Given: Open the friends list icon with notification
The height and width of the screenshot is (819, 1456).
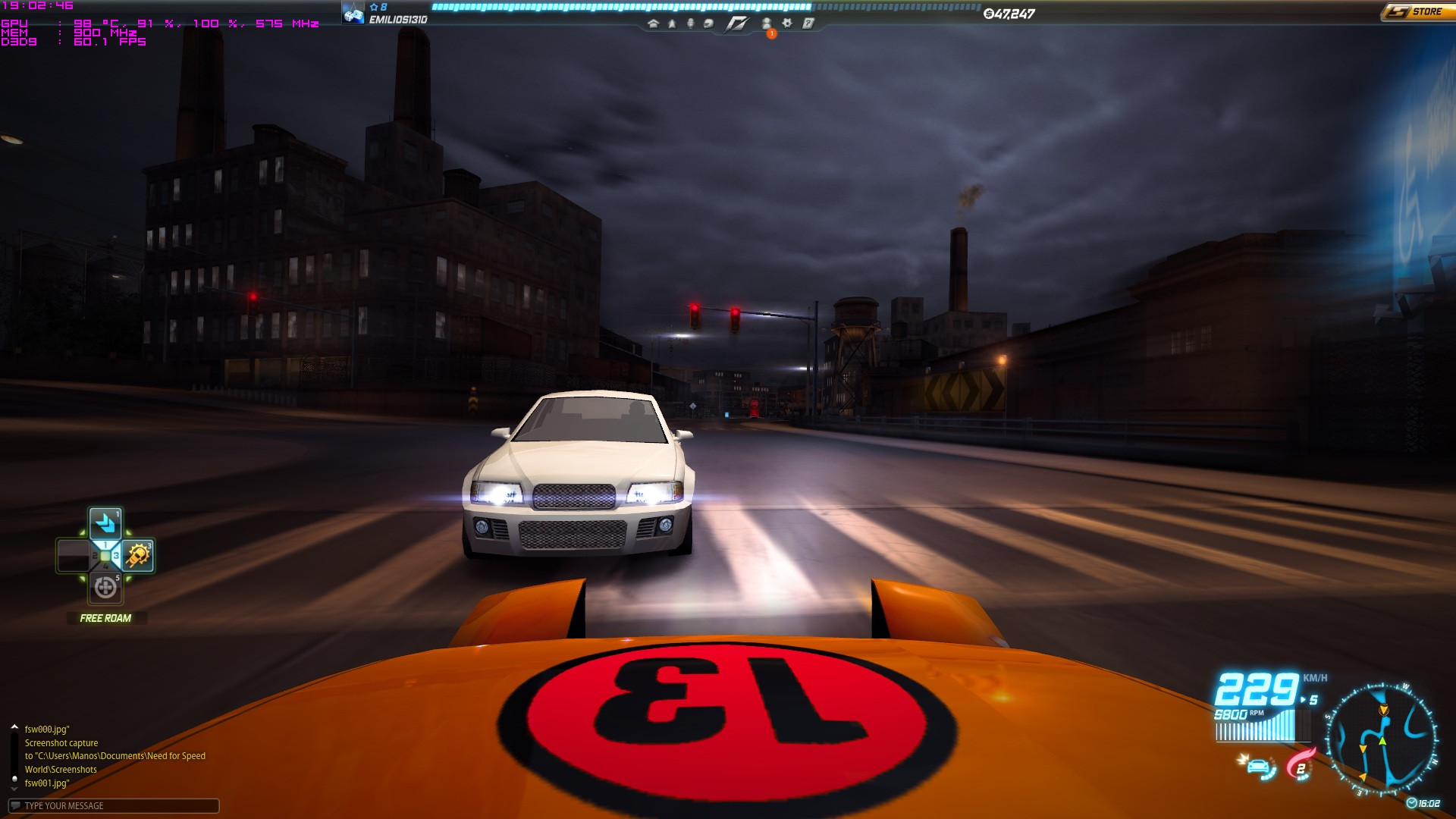Looking at the screenshot, I should pyautogui.click(x=767, y=24).
